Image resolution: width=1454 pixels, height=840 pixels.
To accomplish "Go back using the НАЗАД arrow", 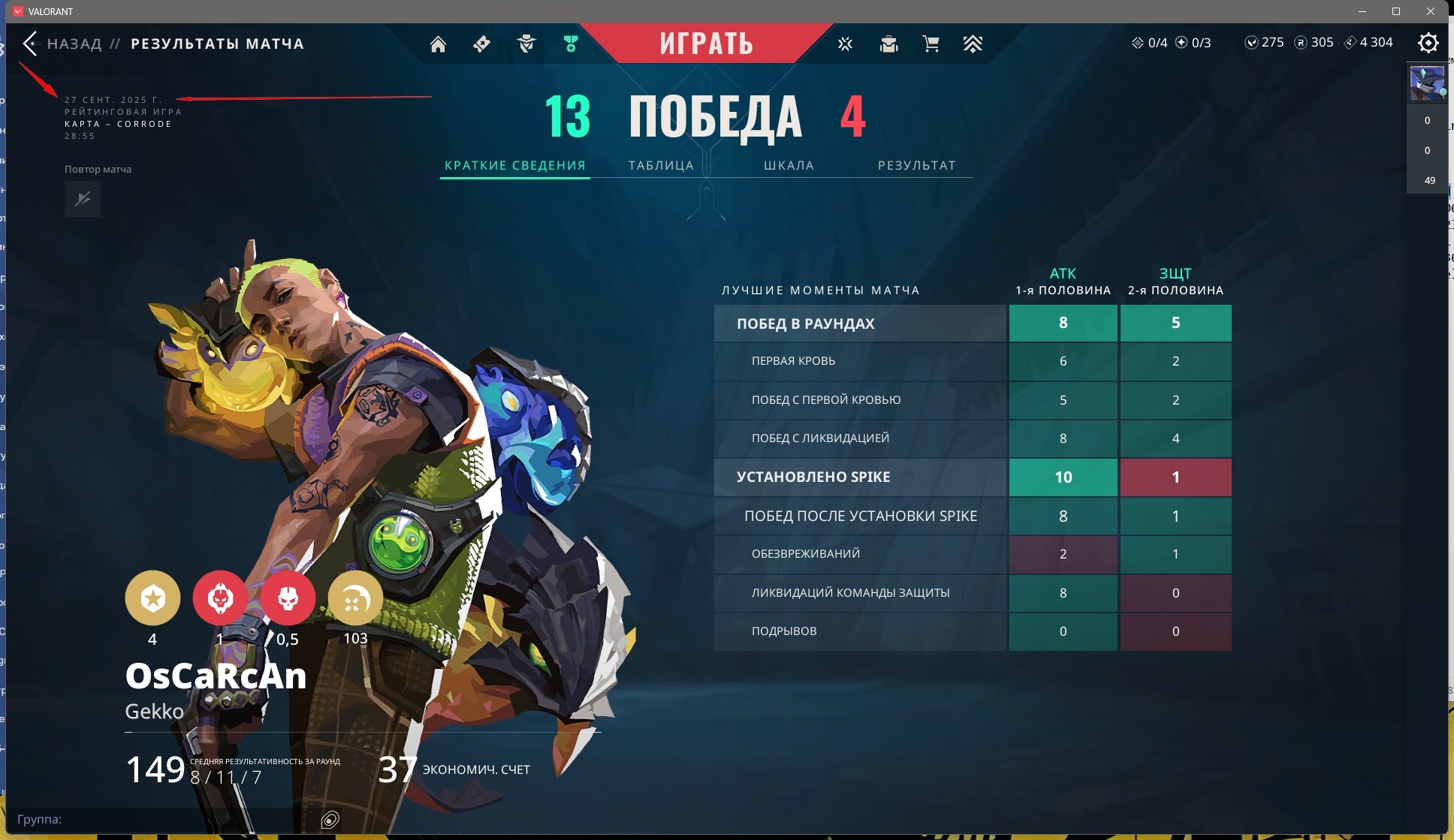I will 31,44.
